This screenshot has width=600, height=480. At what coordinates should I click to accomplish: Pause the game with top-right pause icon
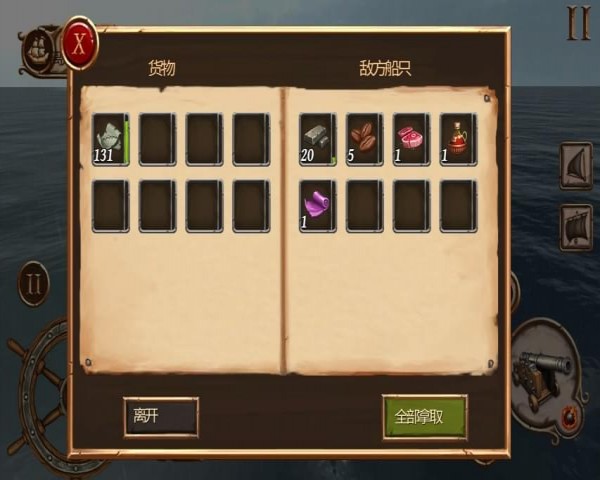click(578, 25)
